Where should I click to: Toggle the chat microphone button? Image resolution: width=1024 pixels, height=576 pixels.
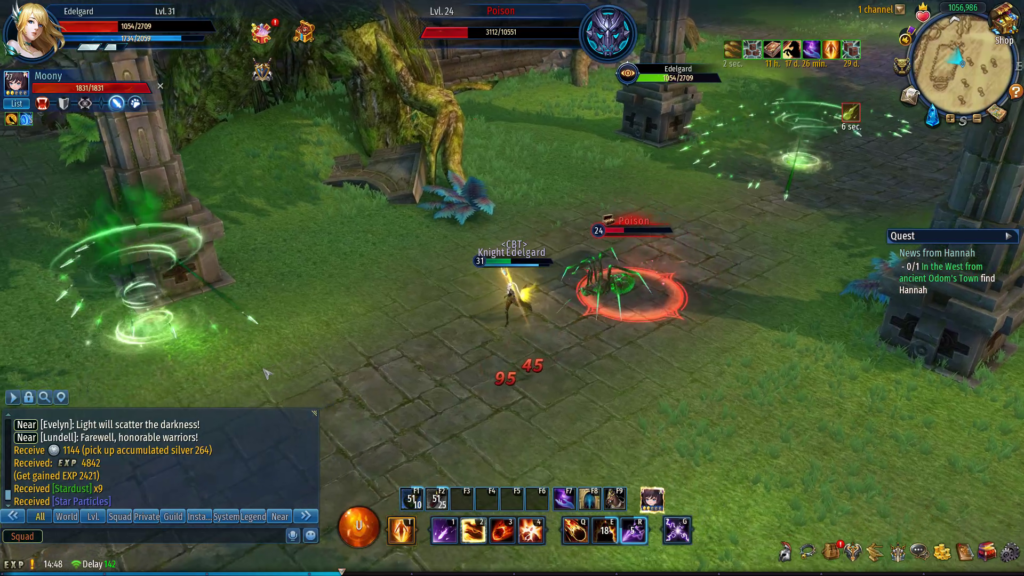click(293, 535)
